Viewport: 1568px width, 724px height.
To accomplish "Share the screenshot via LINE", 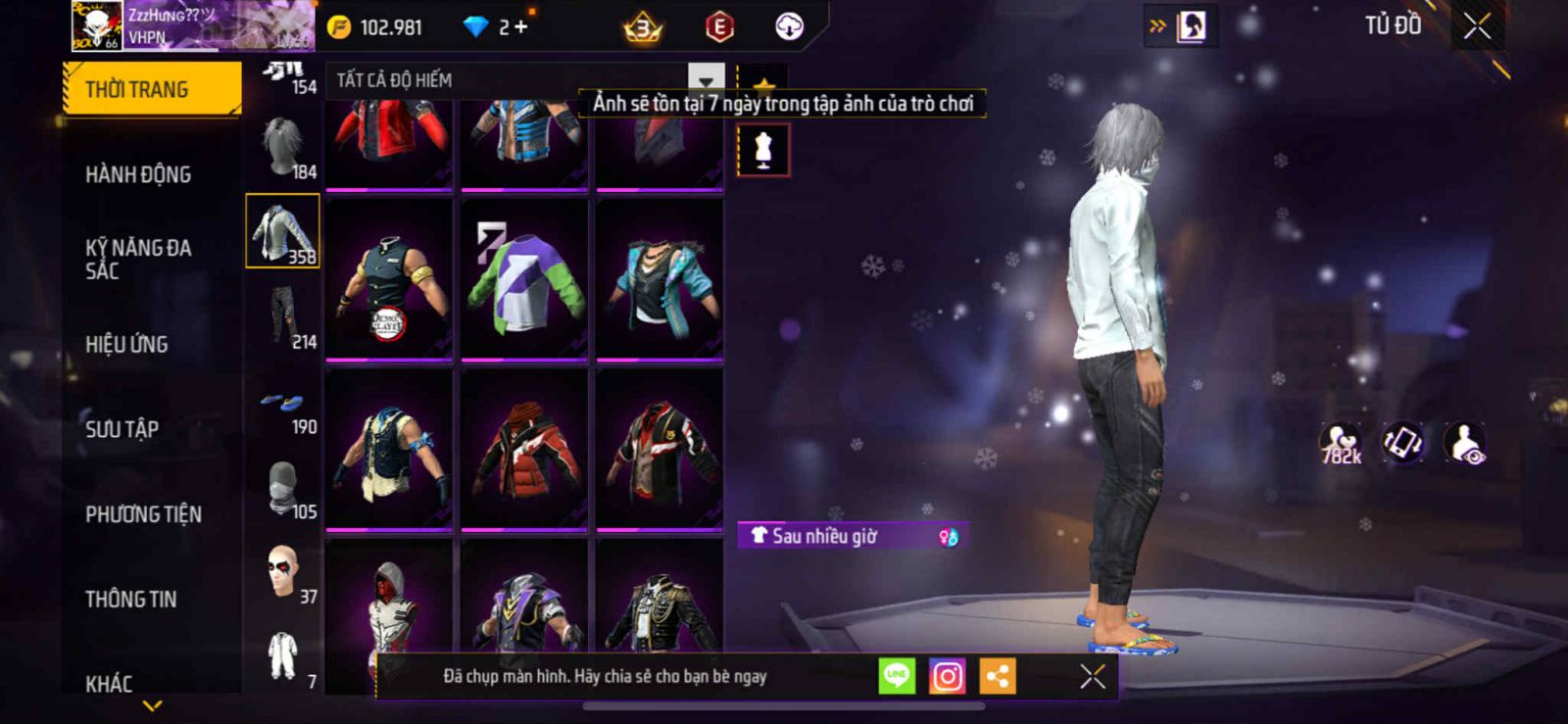I will pos(897,676).
